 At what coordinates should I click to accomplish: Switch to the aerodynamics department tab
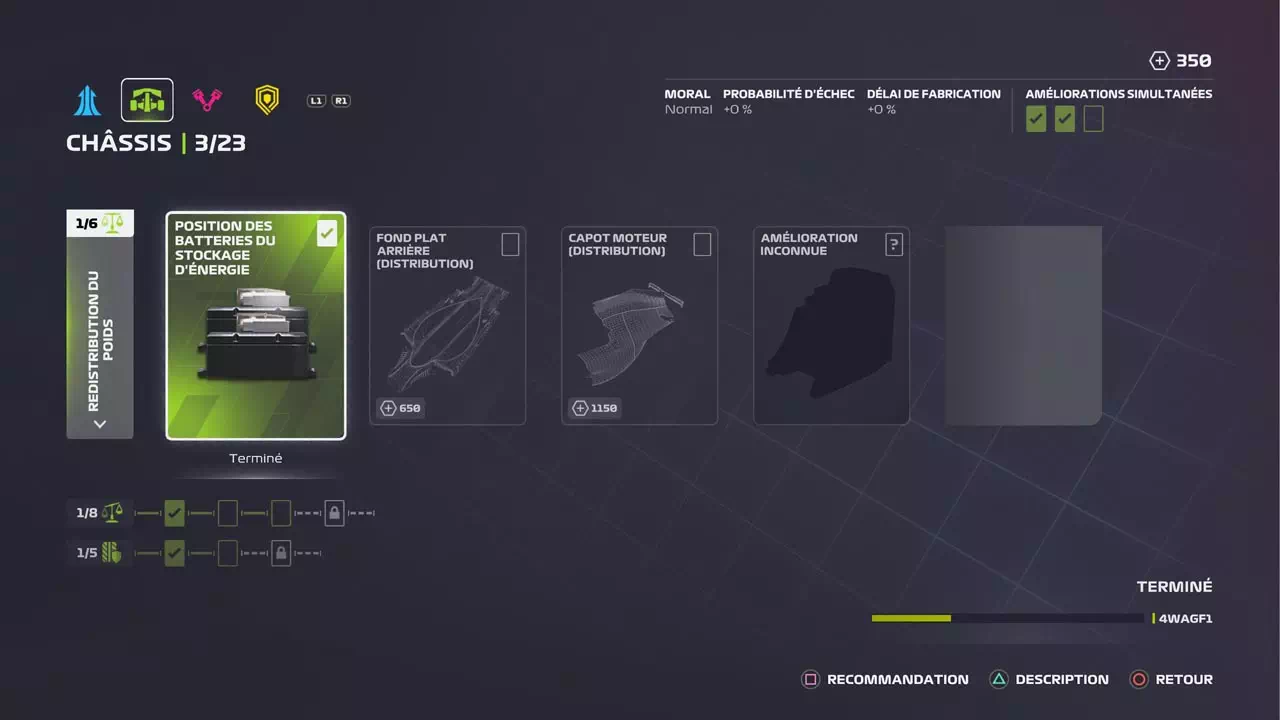point(87,100)
